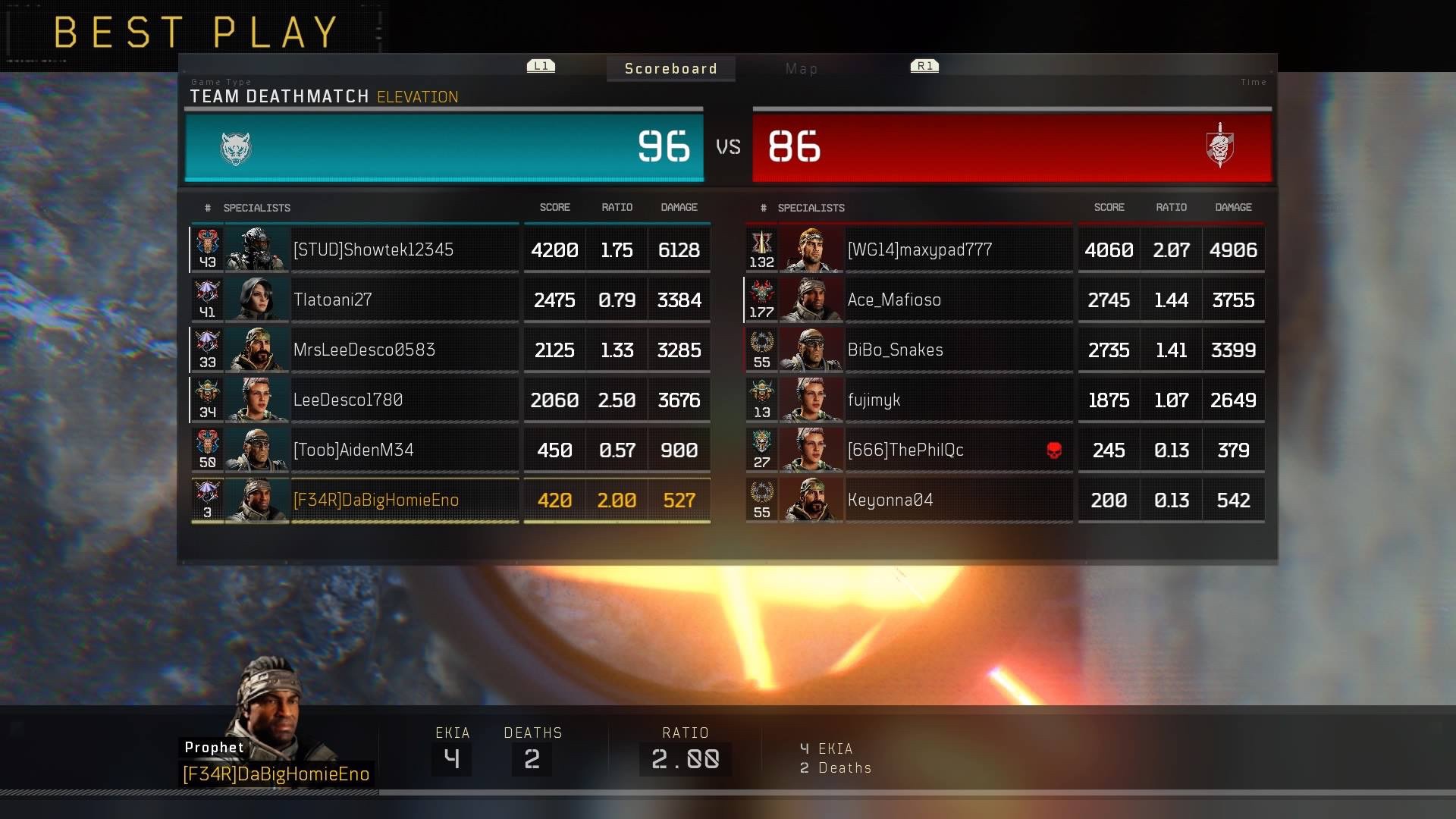Switch to the Map tab

801,69
